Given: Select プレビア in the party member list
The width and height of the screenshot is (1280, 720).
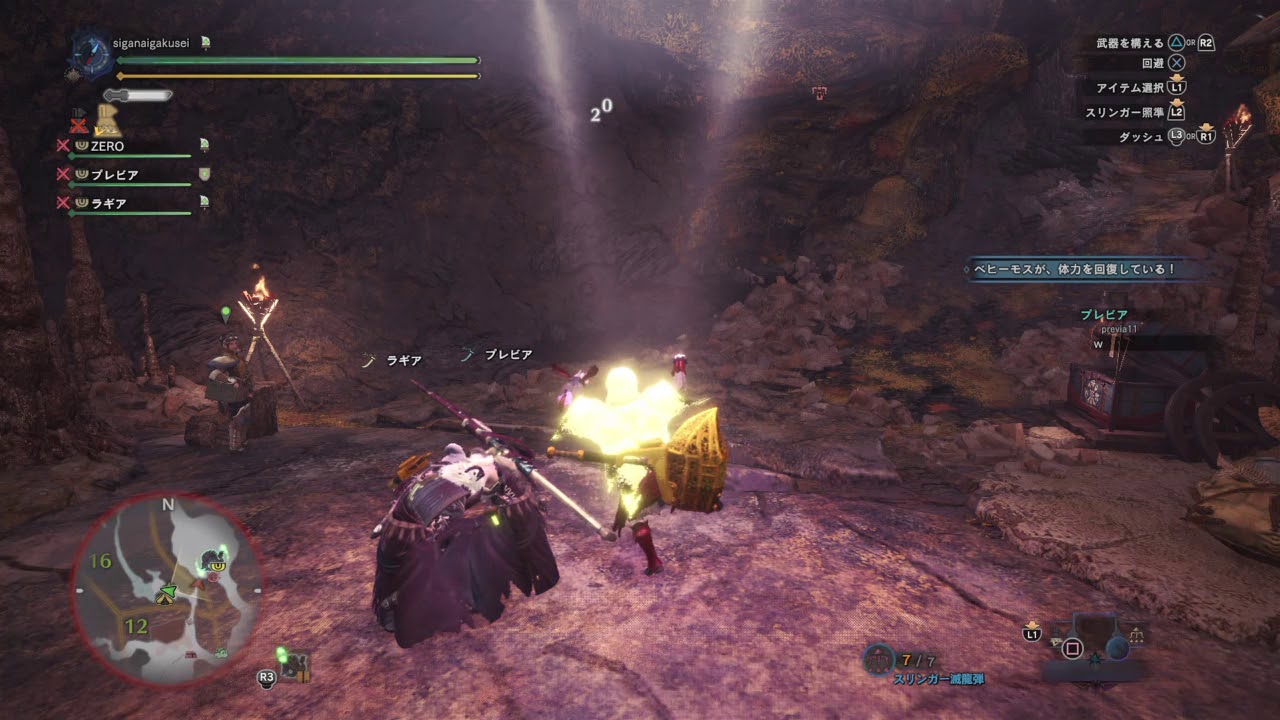Looking at the screenshot, I should pos(114,174).
